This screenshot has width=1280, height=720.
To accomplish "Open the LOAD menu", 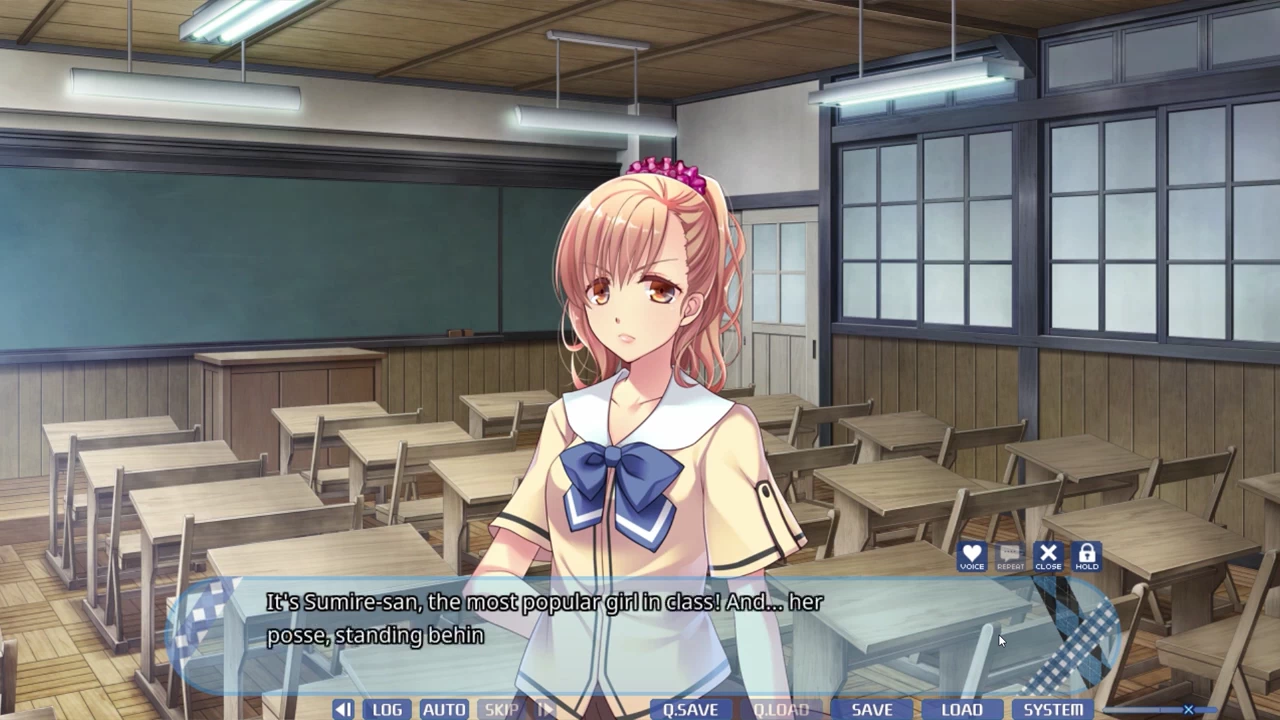I will pos(962,709).
